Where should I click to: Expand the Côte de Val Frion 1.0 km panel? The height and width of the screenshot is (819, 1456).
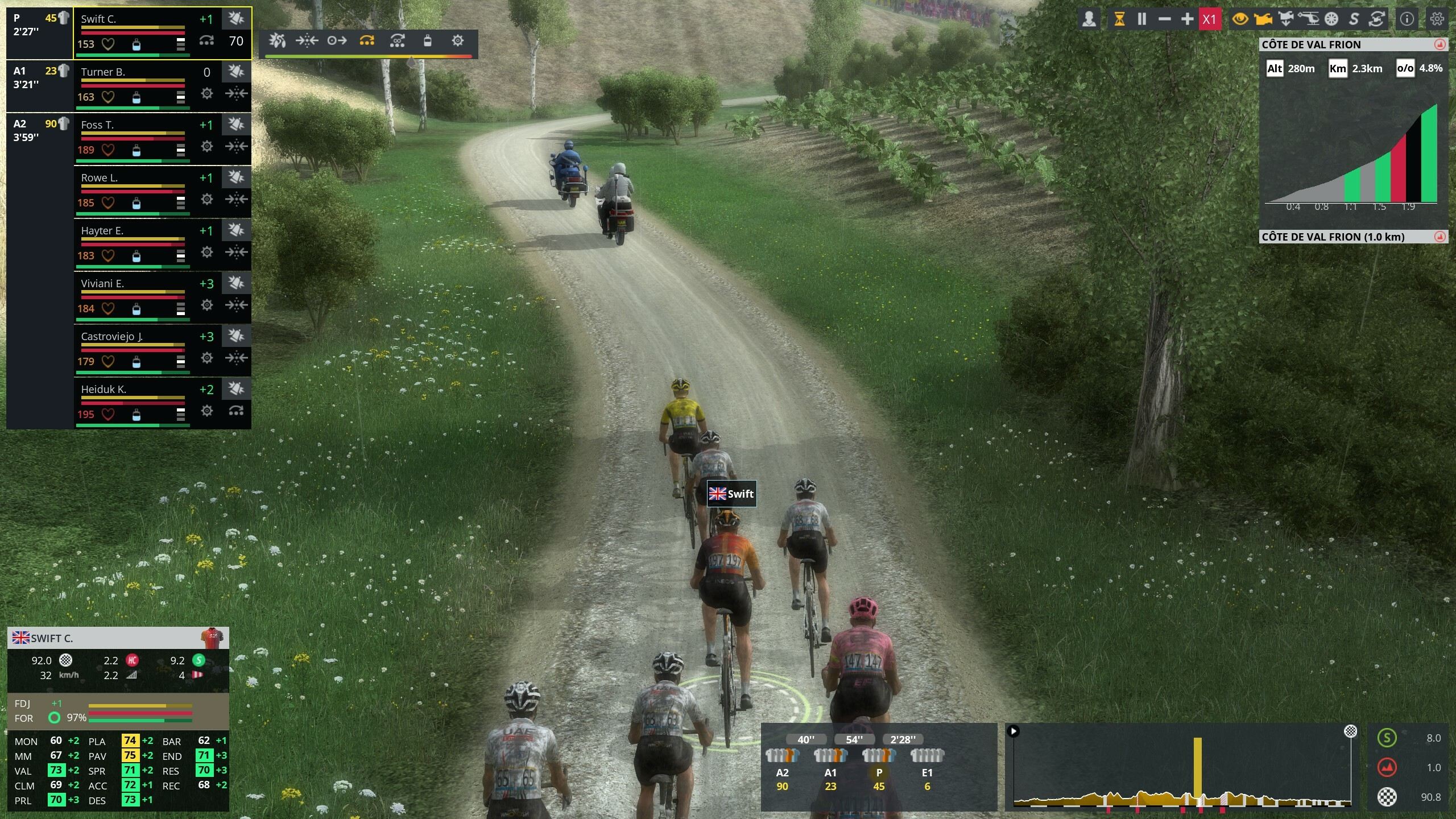point(1441,237)
